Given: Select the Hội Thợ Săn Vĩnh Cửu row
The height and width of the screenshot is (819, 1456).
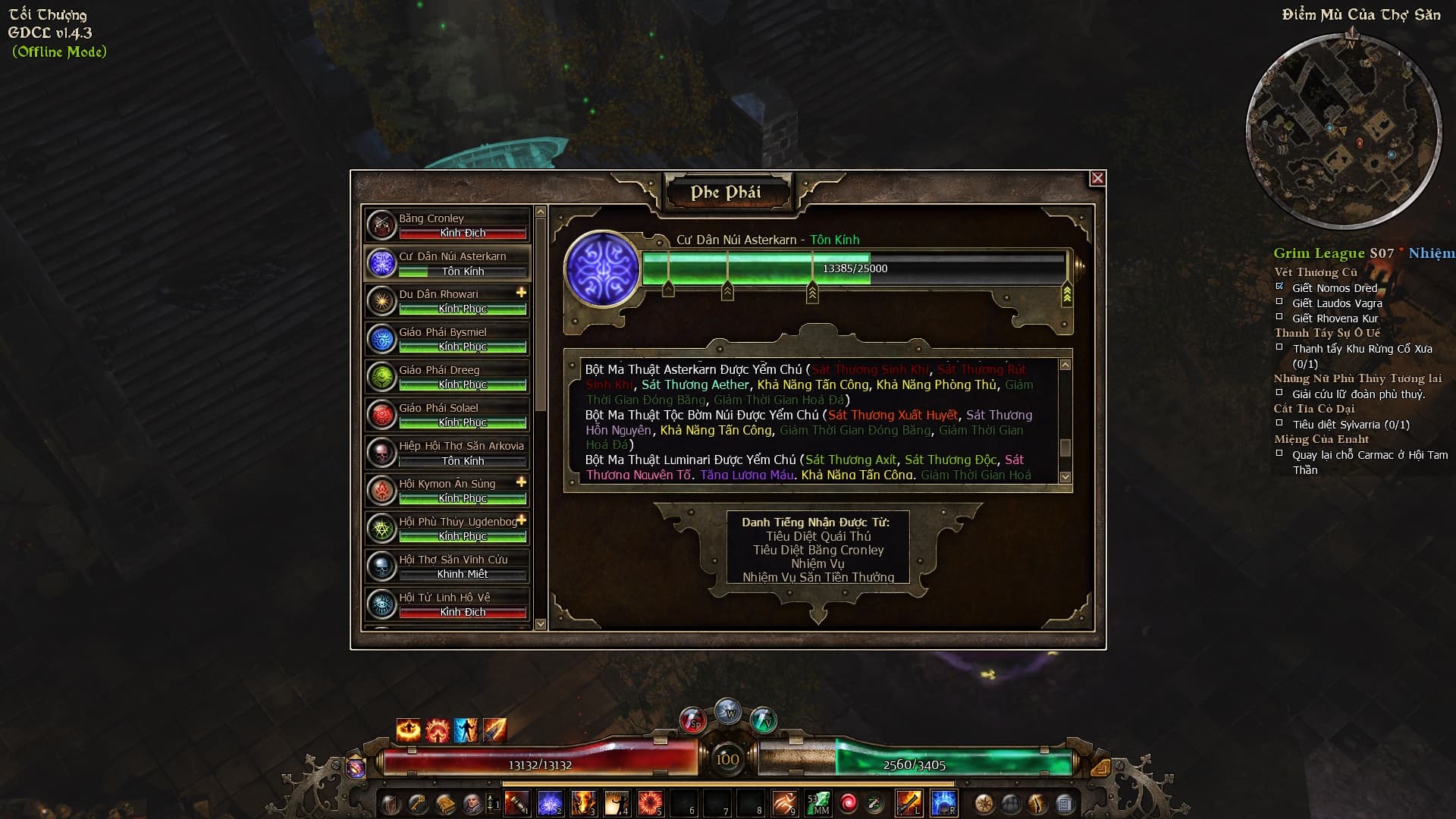Looking at the screenshot, I should point(447,566).
